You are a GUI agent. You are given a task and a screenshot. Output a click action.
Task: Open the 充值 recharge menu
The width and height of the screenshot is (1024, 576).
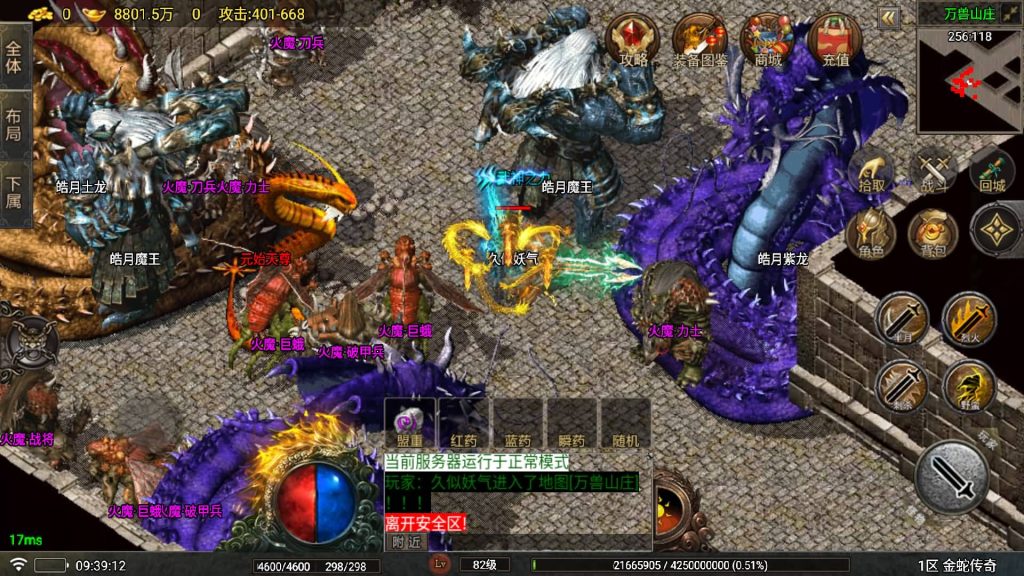(835, 40)
